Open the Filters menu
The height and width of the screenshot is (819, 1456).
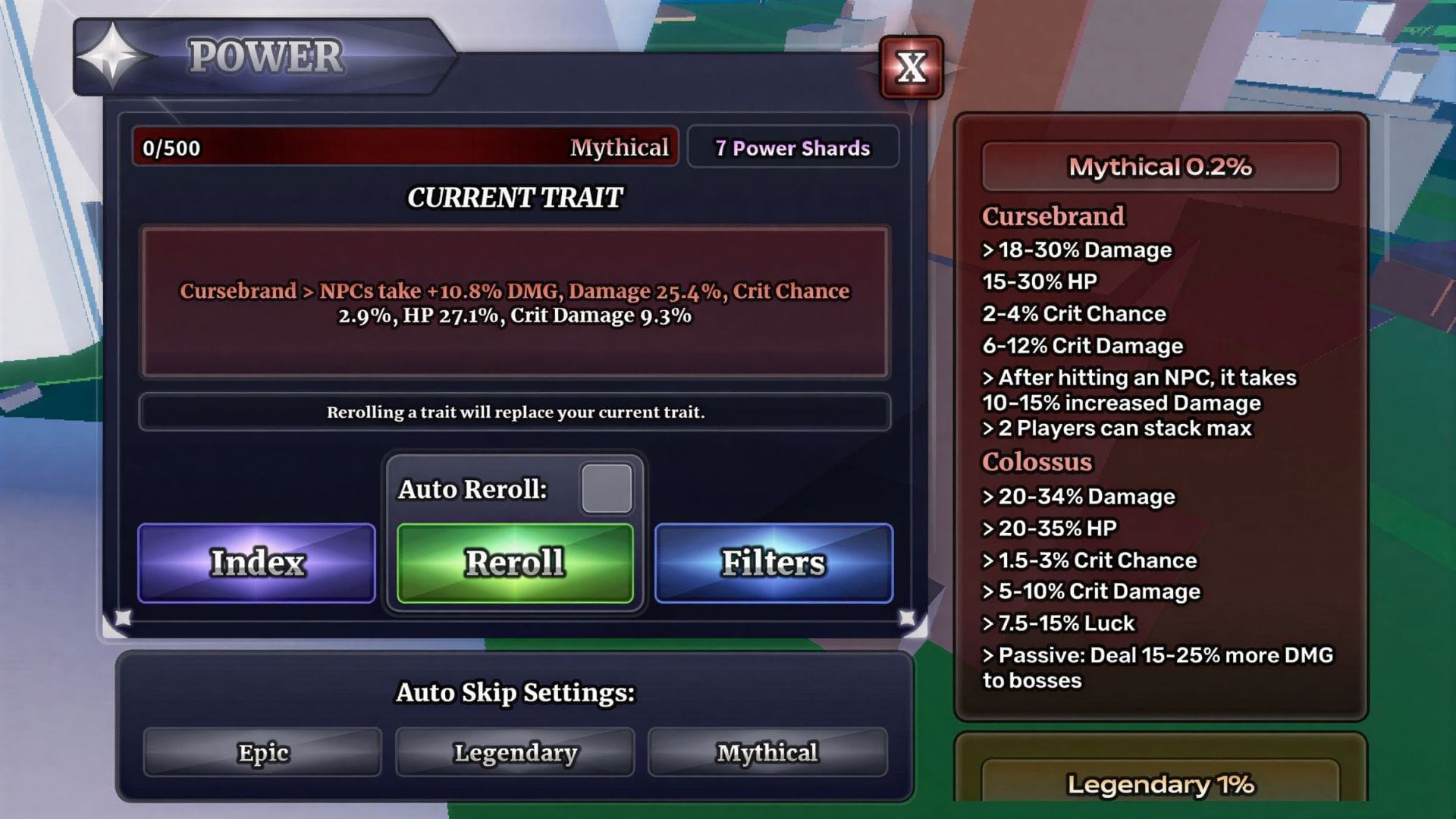point(773,563)
